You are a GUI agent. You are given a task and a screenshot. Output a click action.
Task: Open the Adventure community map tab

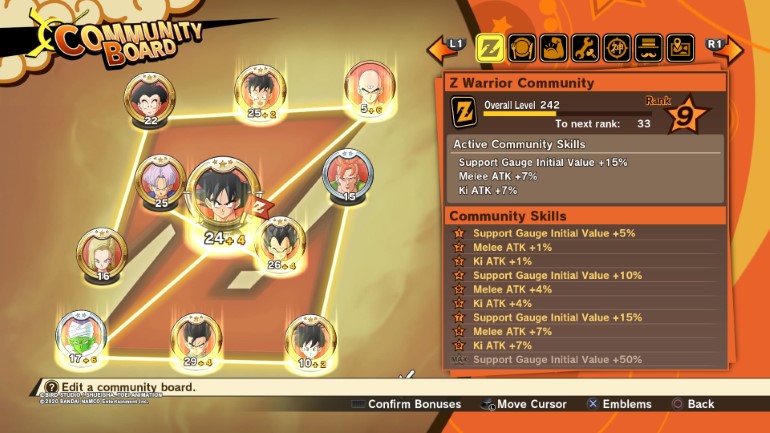point(681,47)
